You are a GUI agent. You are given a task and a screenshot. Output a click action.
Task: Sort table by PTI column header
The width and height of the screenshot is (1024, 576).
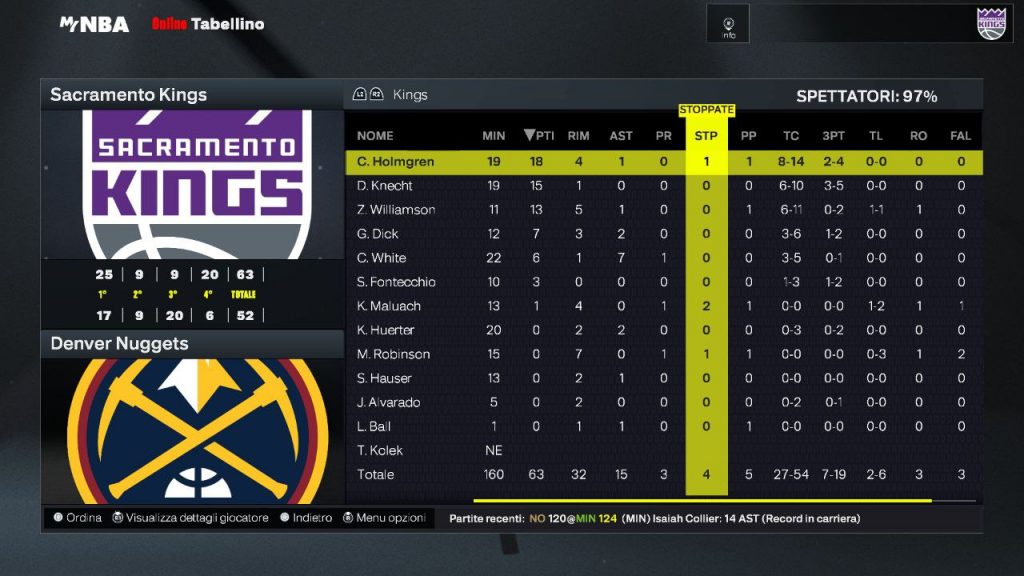click(x=539, y=135)
